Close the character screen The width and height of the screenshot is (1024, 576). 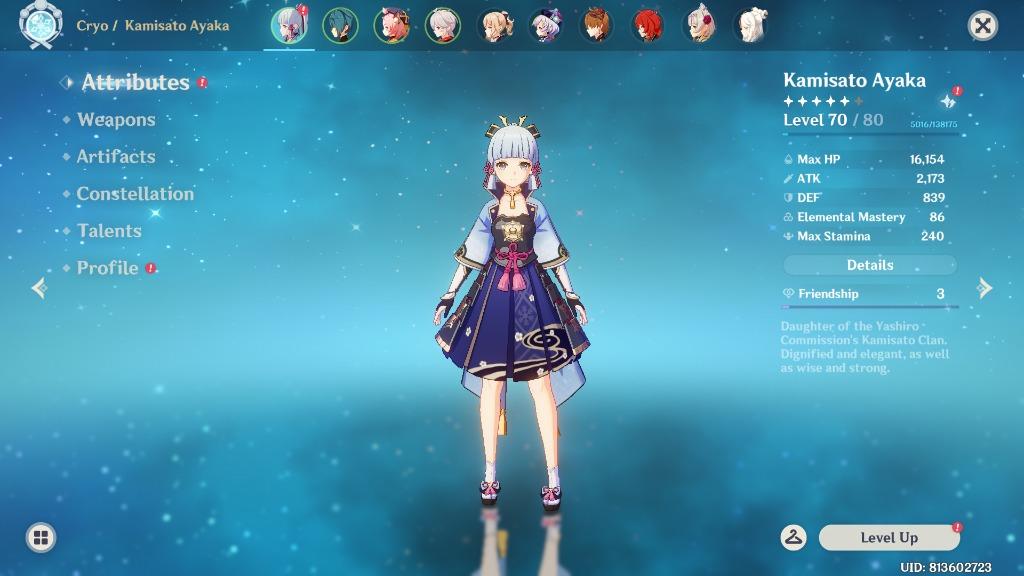983,26
